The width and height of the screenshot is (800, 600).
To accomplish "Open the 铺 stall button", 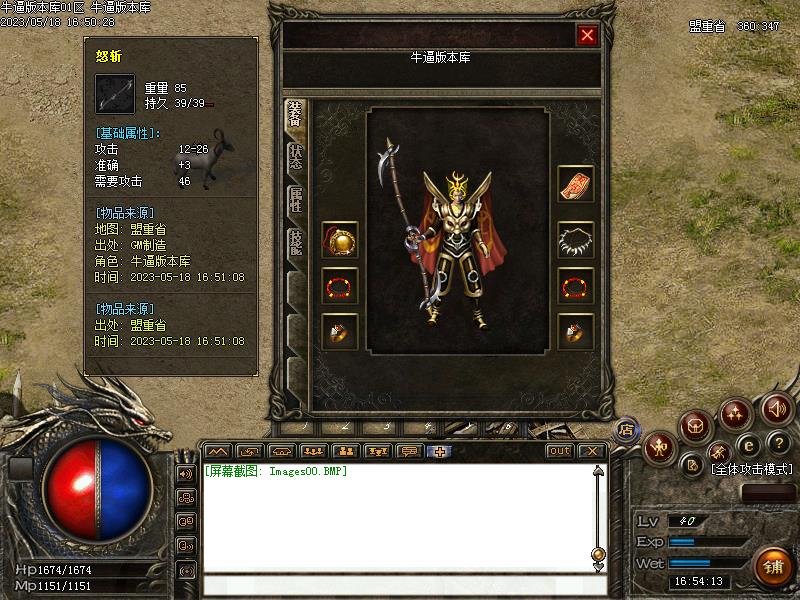I will tap(773, 567).
